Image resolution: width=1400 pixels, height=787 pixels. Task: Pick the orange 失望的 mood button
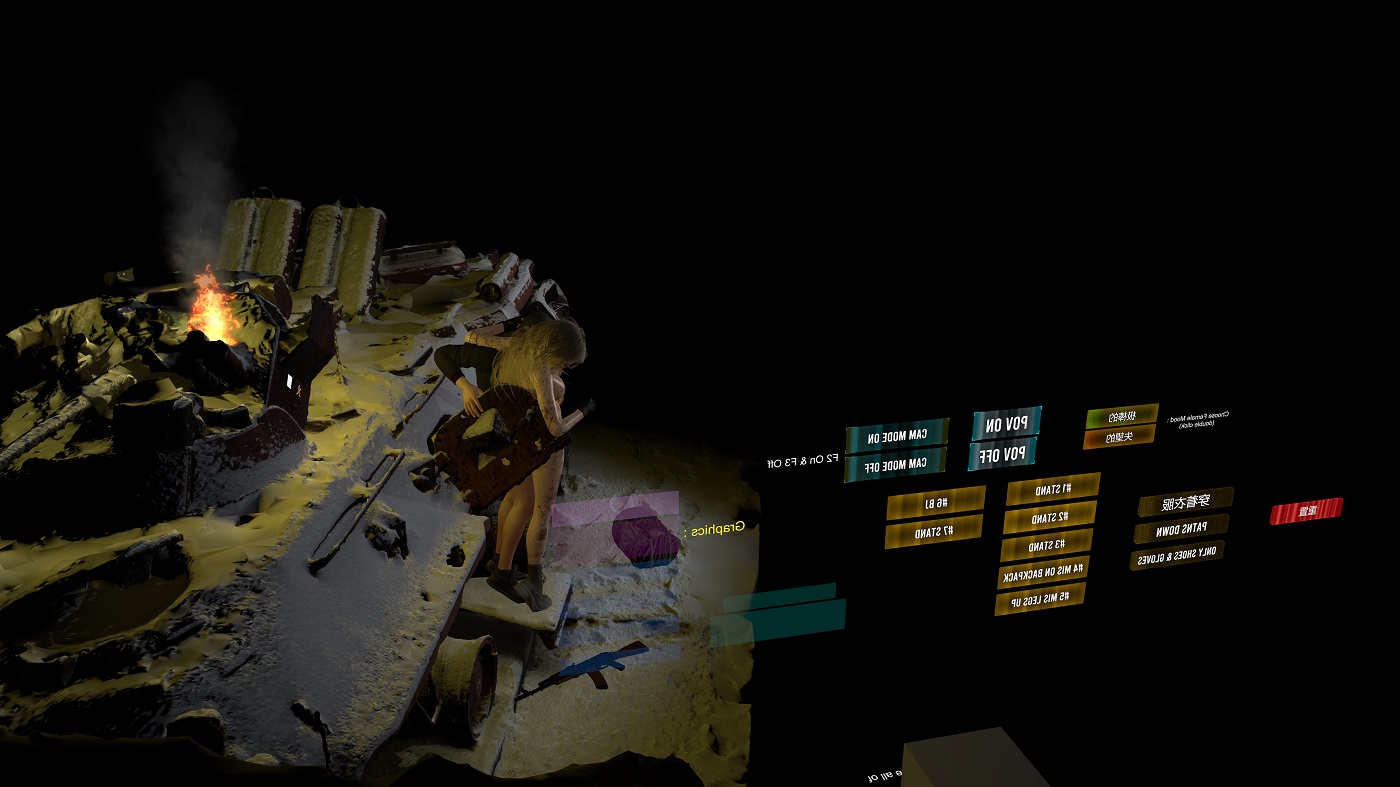tap(1119, 437)
